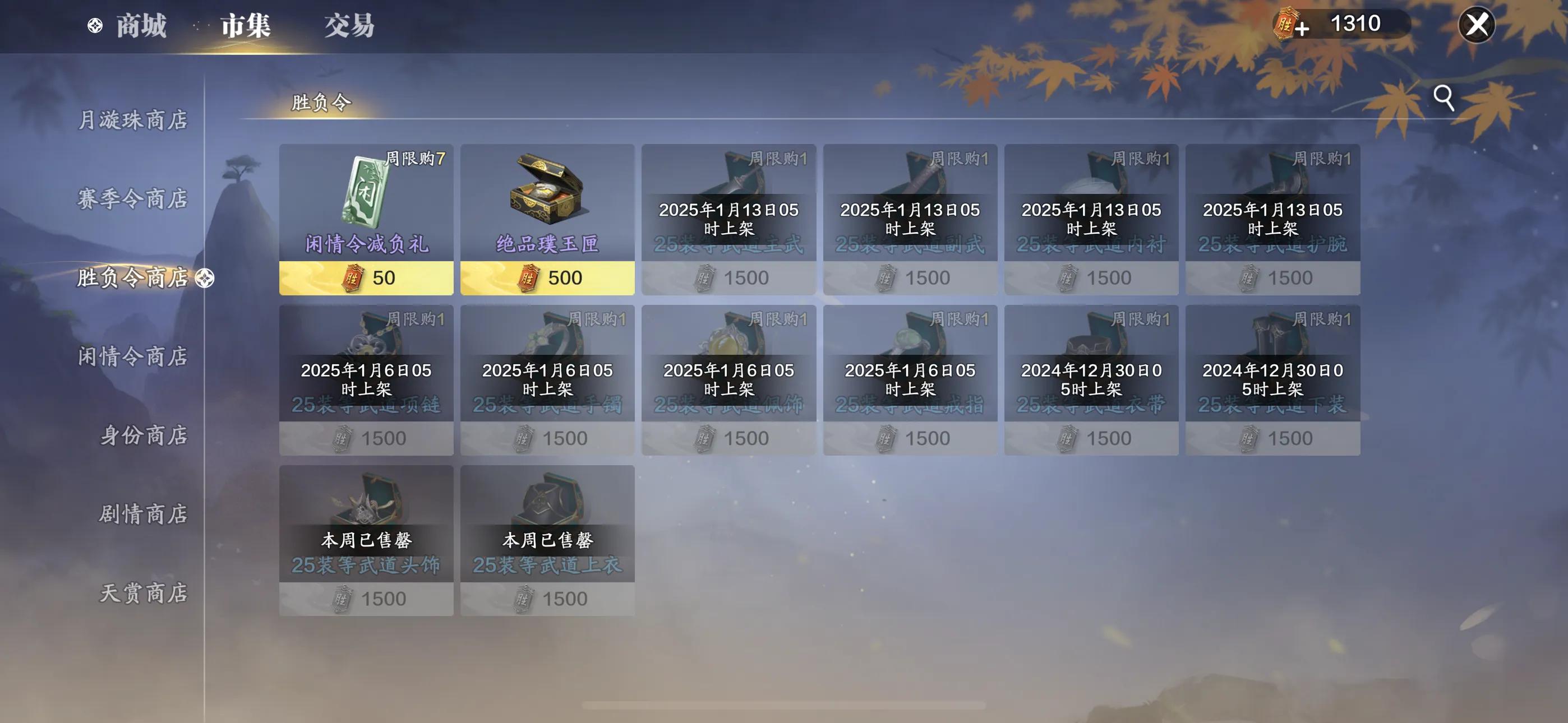This screenshot has height=723, width=1568.
Task: Show the 闲情令商店 listings
Action: pos(133,356)
